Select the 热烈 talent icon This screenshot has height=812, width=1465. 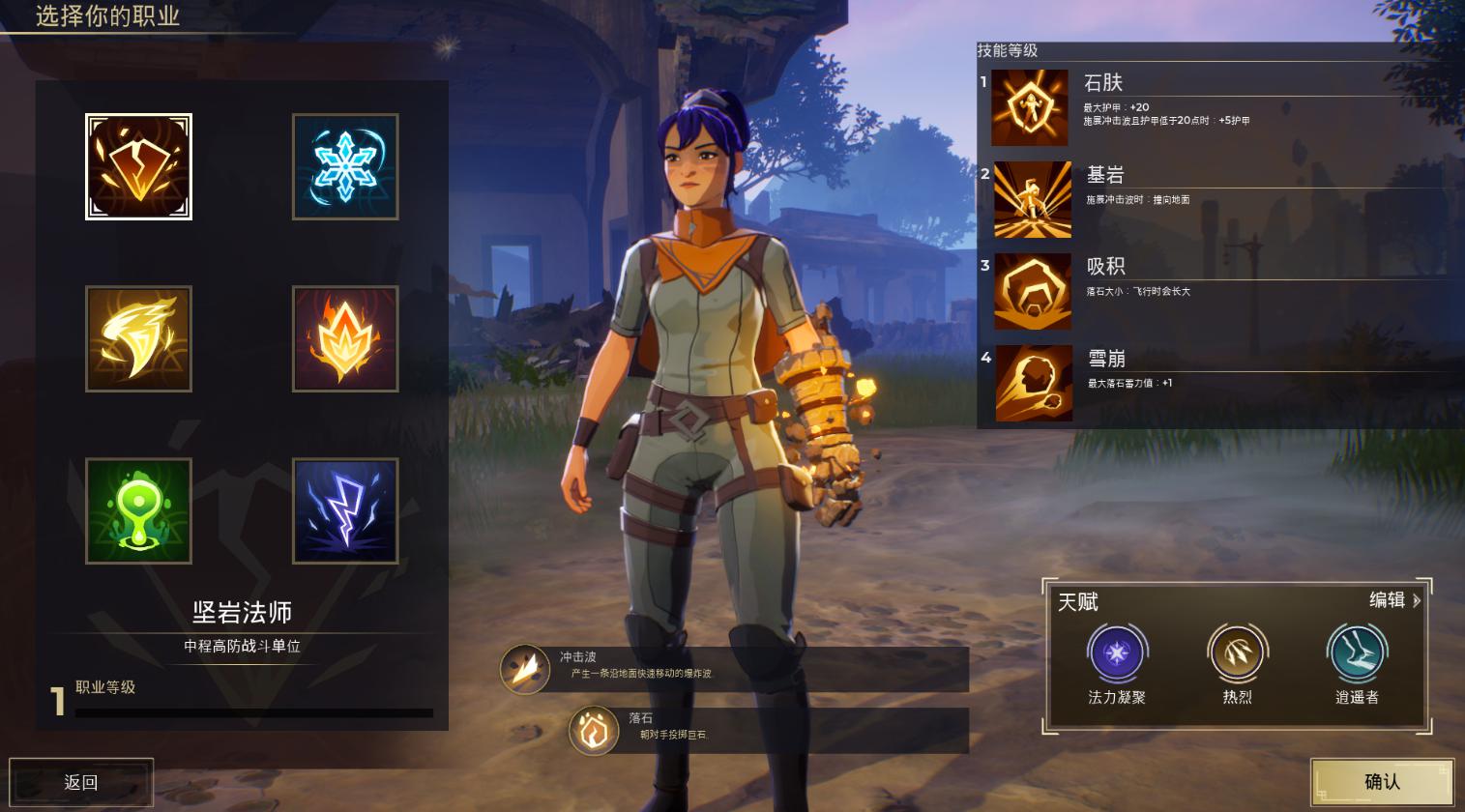pyautogui.click(x=1237, y=653)
